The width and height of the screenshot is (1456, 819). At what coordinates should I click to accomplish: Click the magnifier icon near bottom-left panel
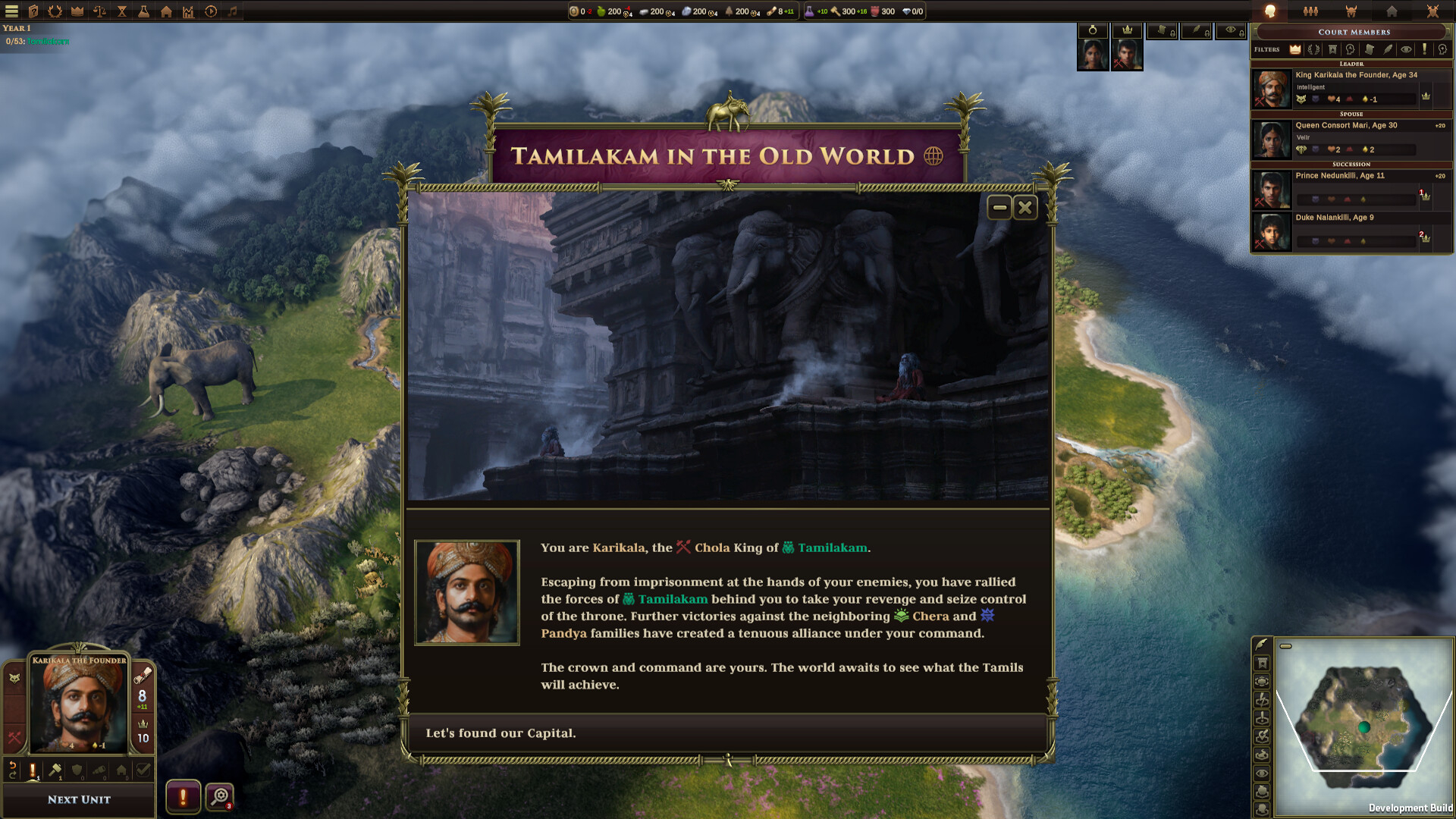220,797
